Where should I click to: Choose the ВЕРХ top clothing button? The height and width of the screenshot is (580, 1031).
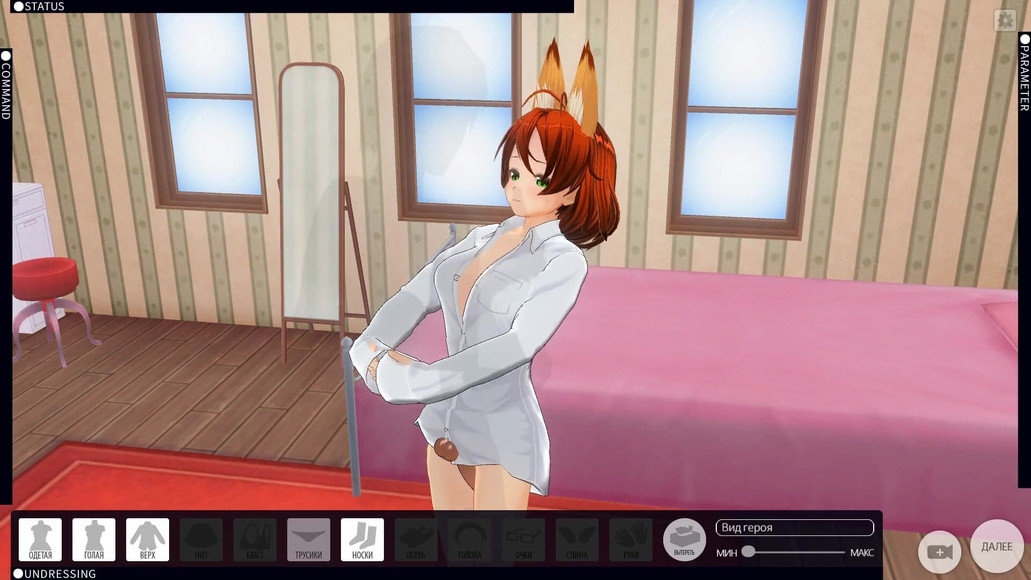point(147,540)
